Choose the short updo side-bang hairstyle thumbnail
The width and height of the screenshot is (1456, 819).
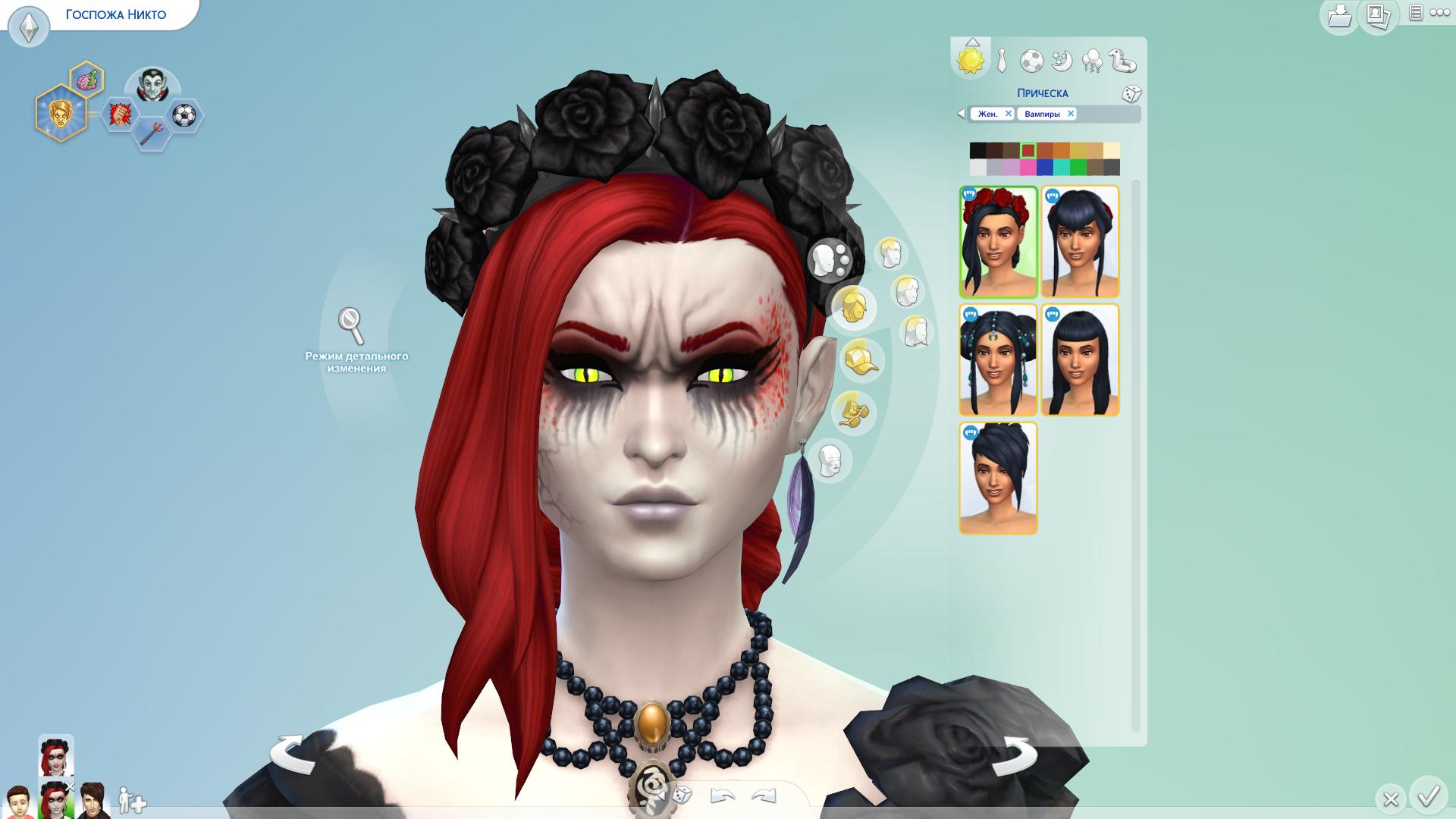pyautogui.click(x=998, y=479)
